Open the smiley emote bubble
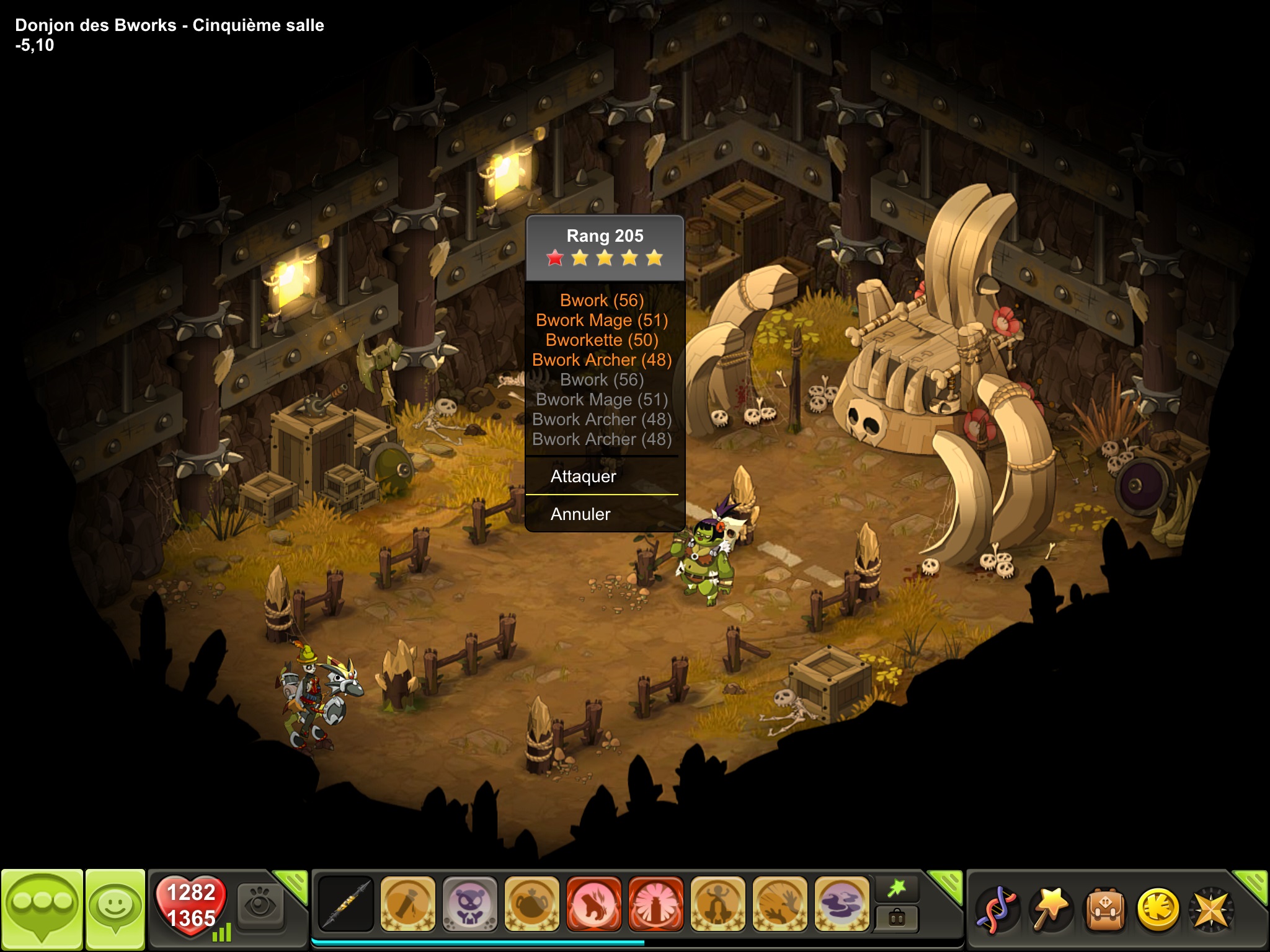The height and width of the screenshot is (952, 1270). click(x=115, y=909)
